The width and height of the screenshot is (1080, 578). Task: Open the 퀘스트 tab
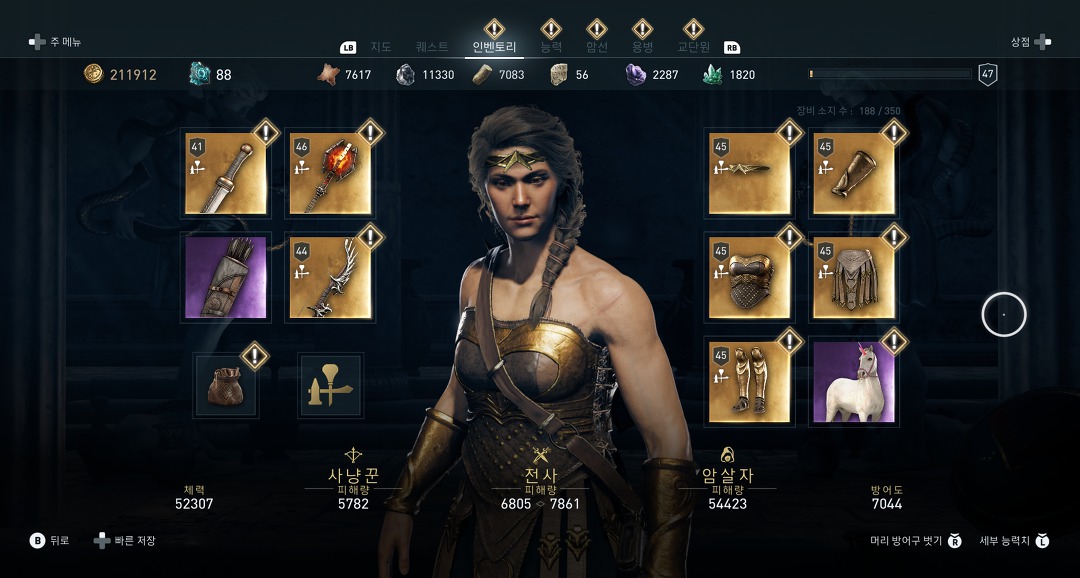coord(432,47)
